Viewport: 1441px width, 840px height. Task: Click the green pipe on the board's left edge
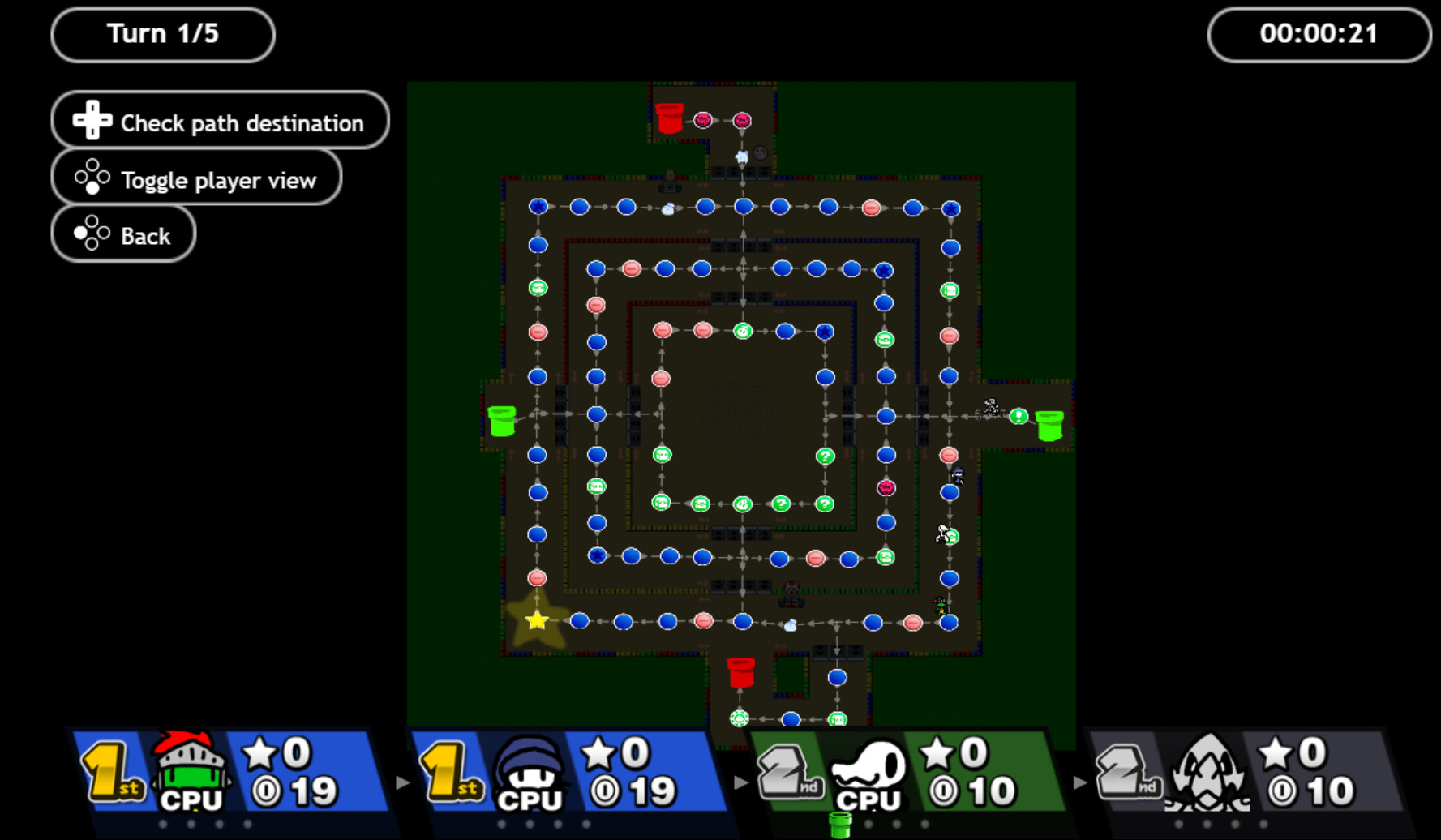click(x=501, y=420)
